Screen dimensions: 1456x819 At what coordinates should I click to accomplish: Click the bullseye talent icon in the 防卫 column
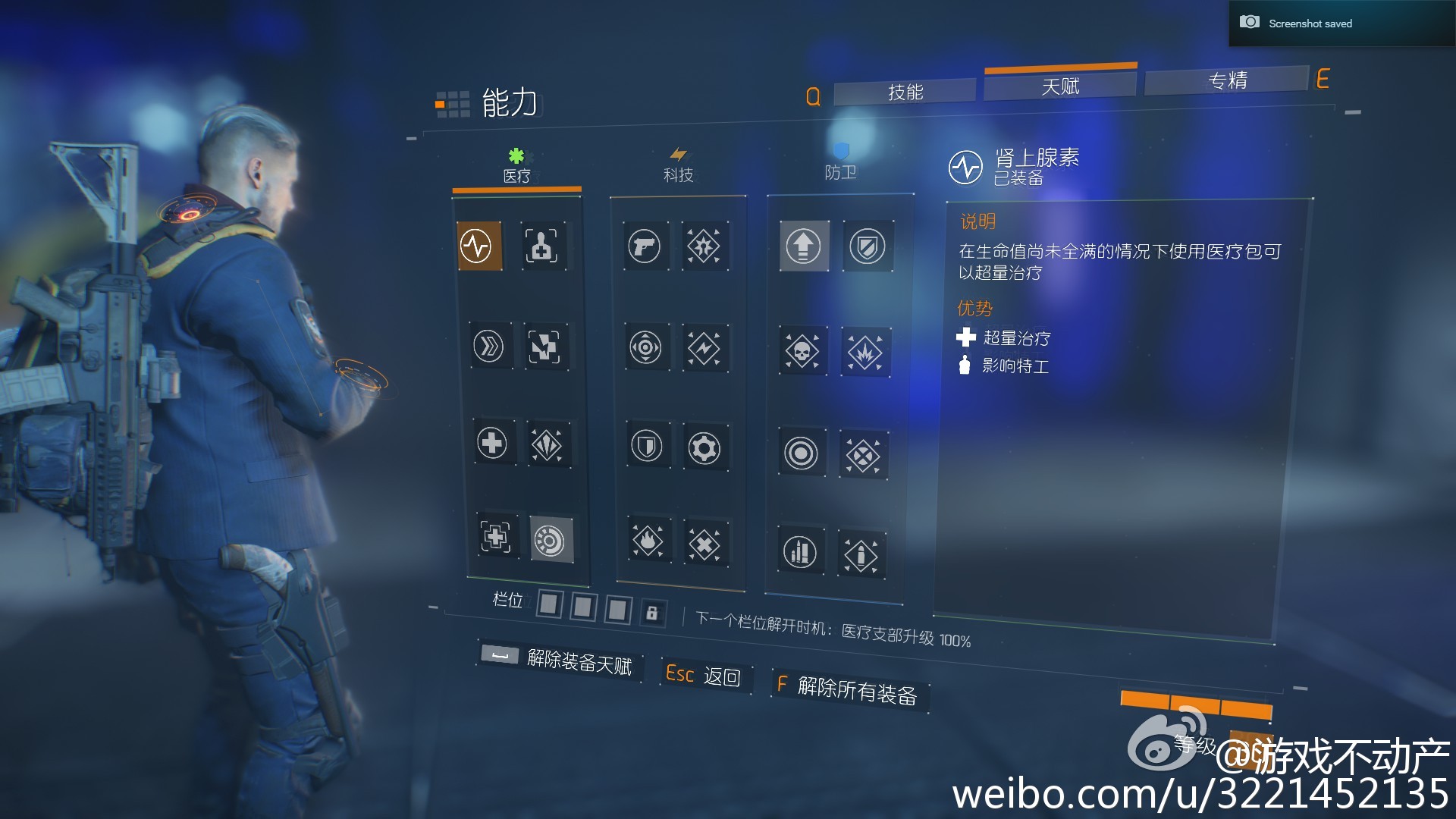click(x=802, y=453)
